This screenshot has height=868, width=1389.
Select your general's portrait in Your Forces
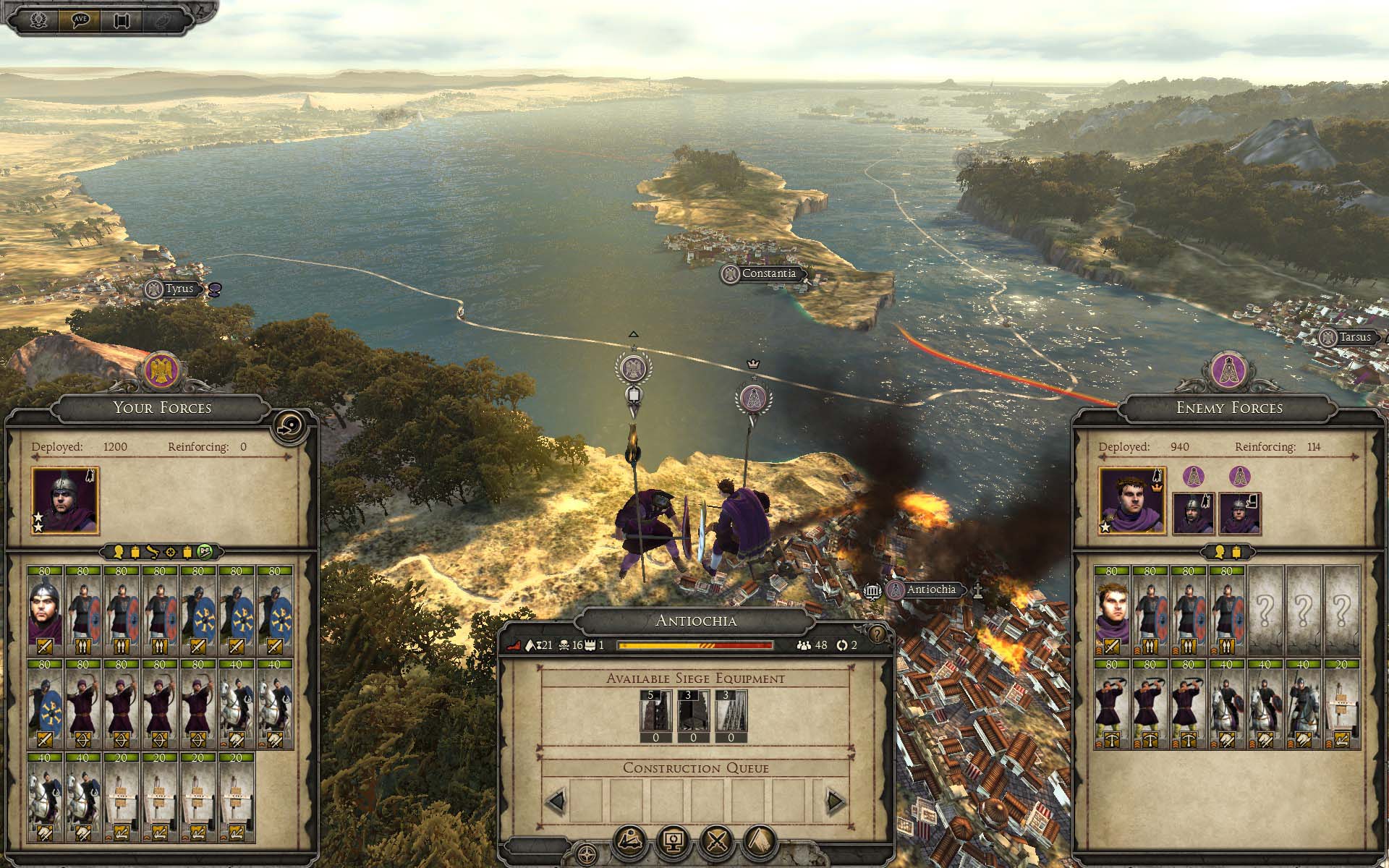65,501
